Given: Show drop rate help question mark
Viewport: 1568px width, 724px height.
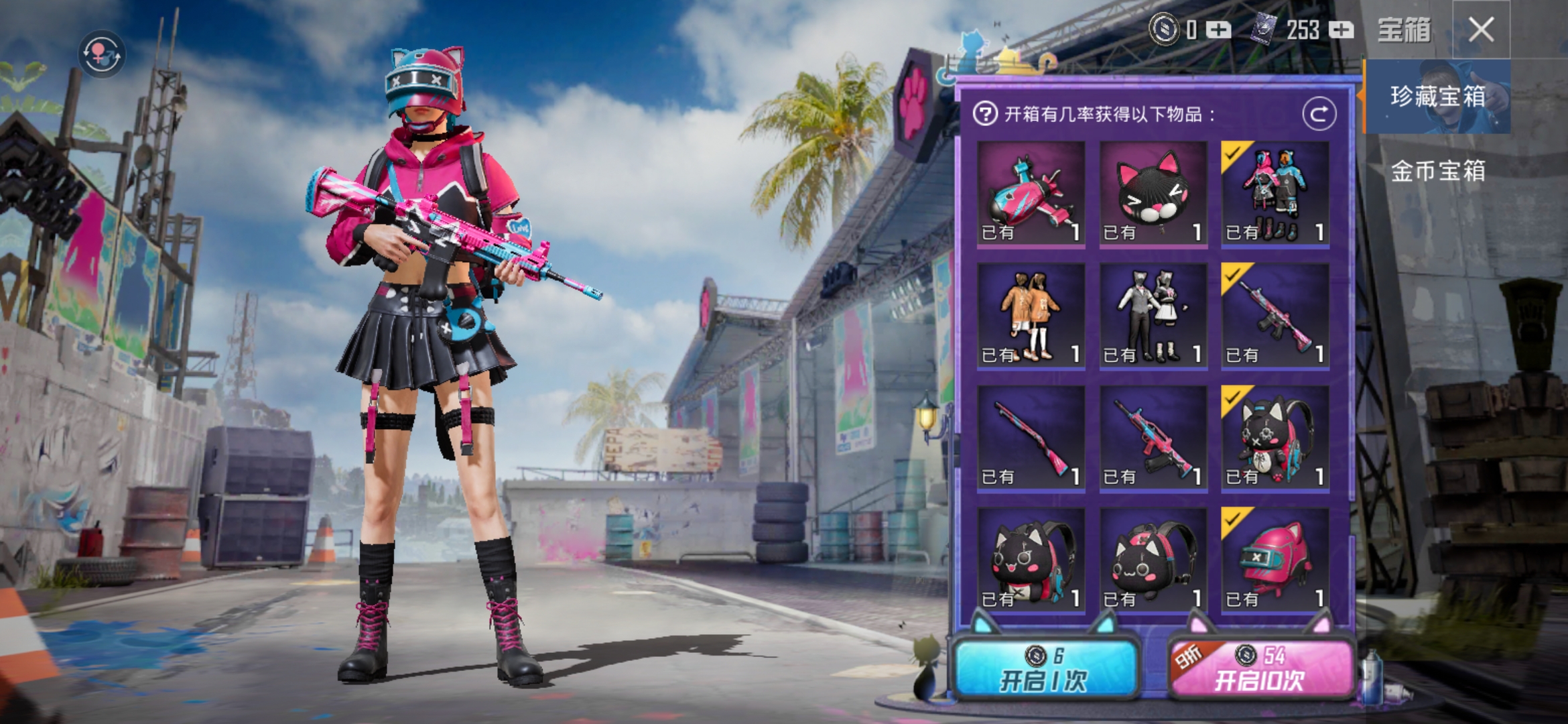Looking at the screenshot, I should [985, 114].
